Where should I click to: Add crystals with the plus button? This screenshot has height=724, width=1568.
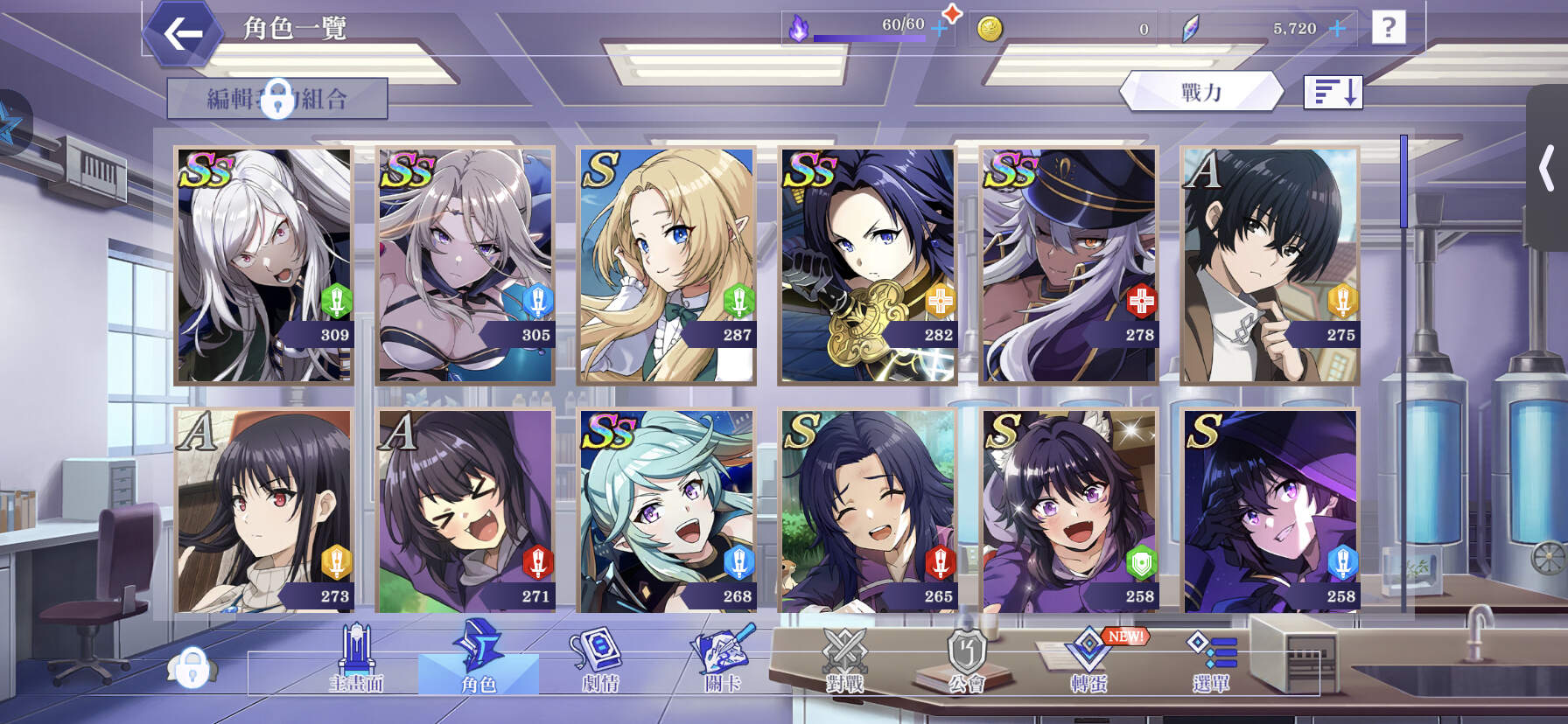tap(1337, 29)
